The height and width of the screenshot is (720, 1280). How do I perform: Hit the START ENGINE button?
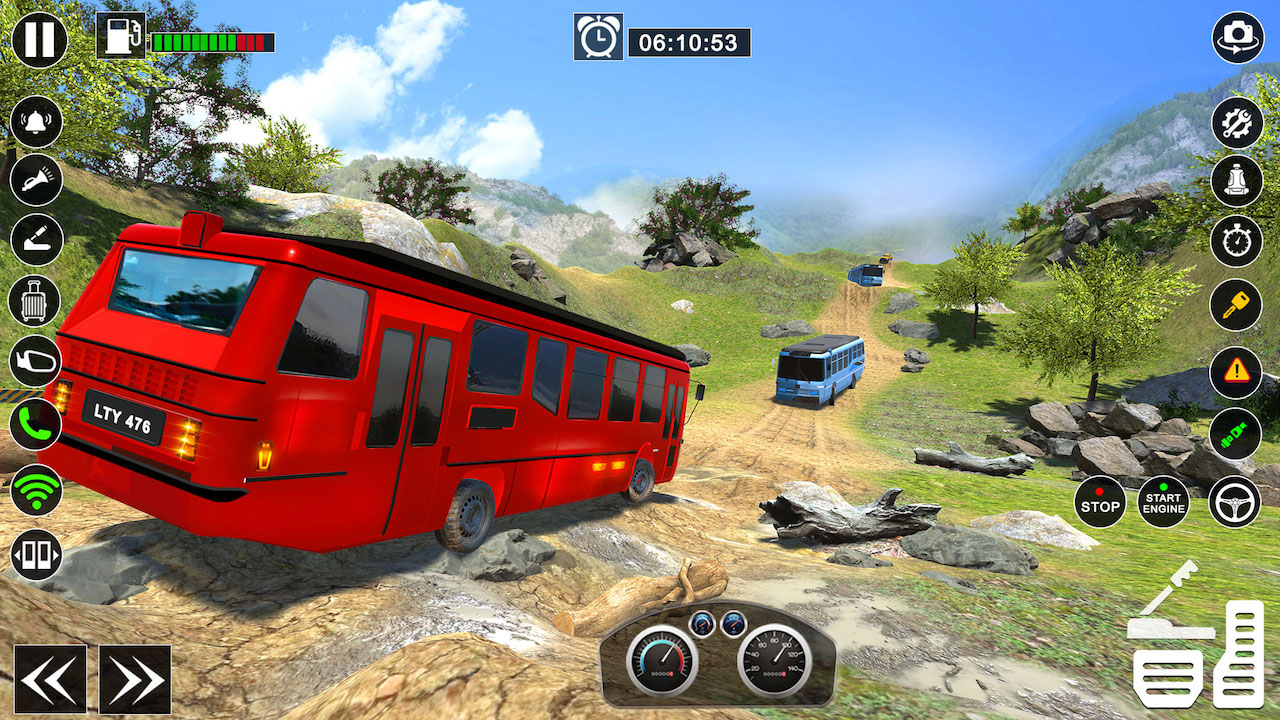(x=1164, y=501)
